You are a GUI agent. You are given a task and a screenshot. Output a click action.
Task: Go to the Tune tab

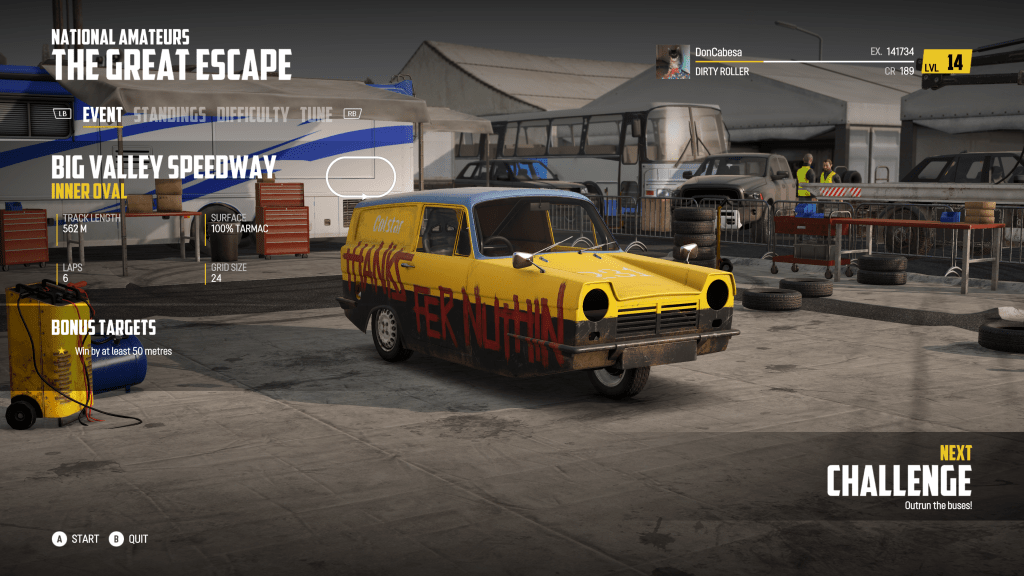pyautogui.click(x=316, y=115)
